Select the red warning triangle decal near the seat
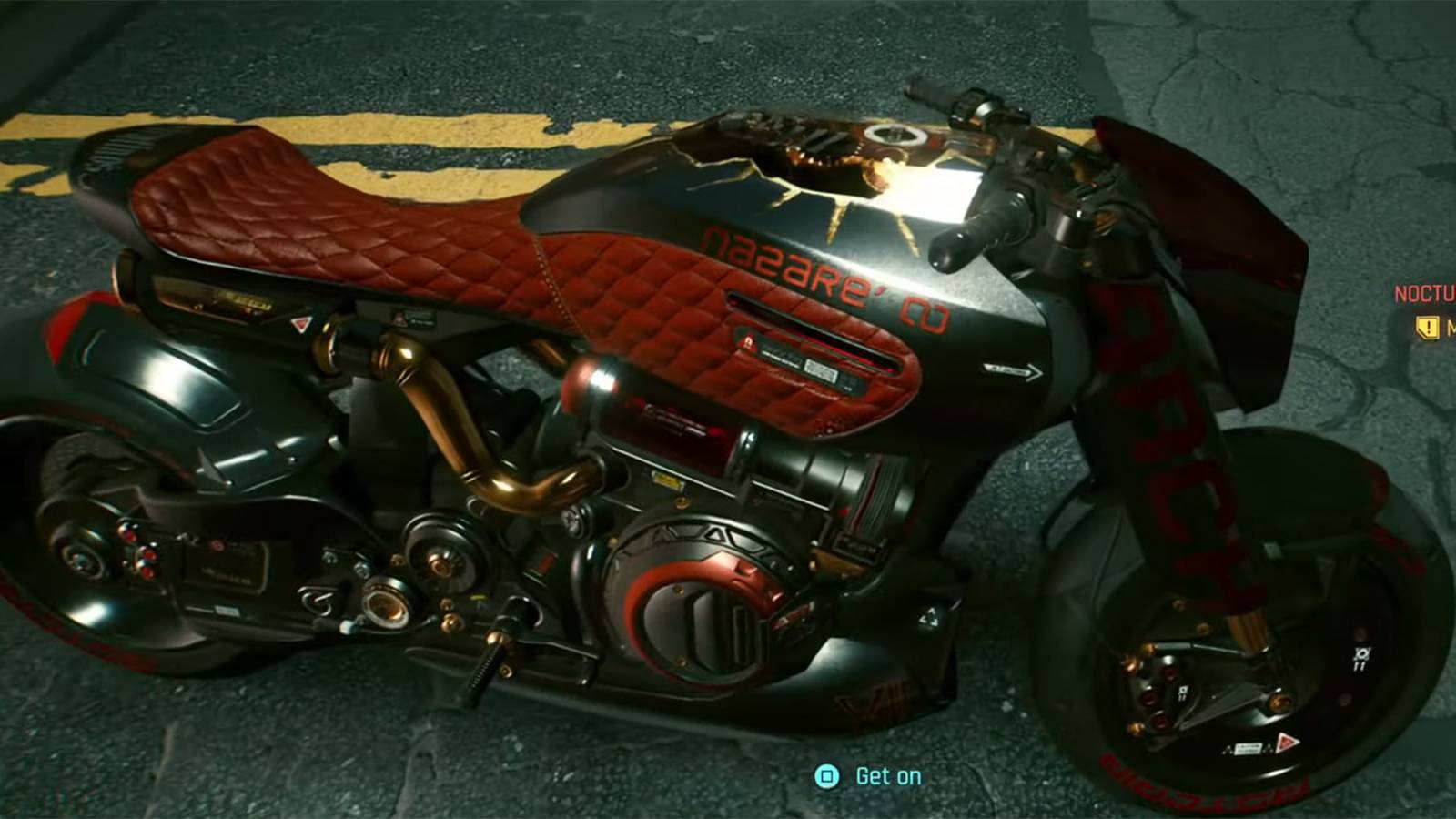Image resolution: width=1456 pixels, height=819 pixels. (x=300, y=323)
